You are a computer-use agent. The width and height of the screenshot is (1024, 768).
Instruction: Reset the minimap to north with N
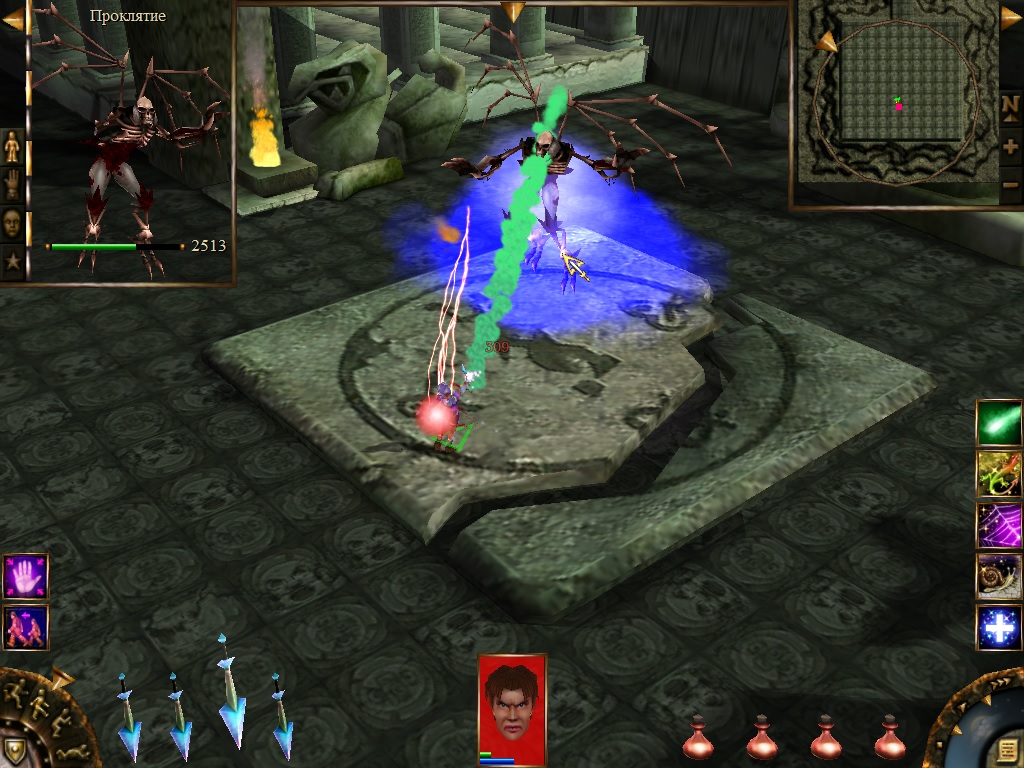click(x=1010, y=106)
